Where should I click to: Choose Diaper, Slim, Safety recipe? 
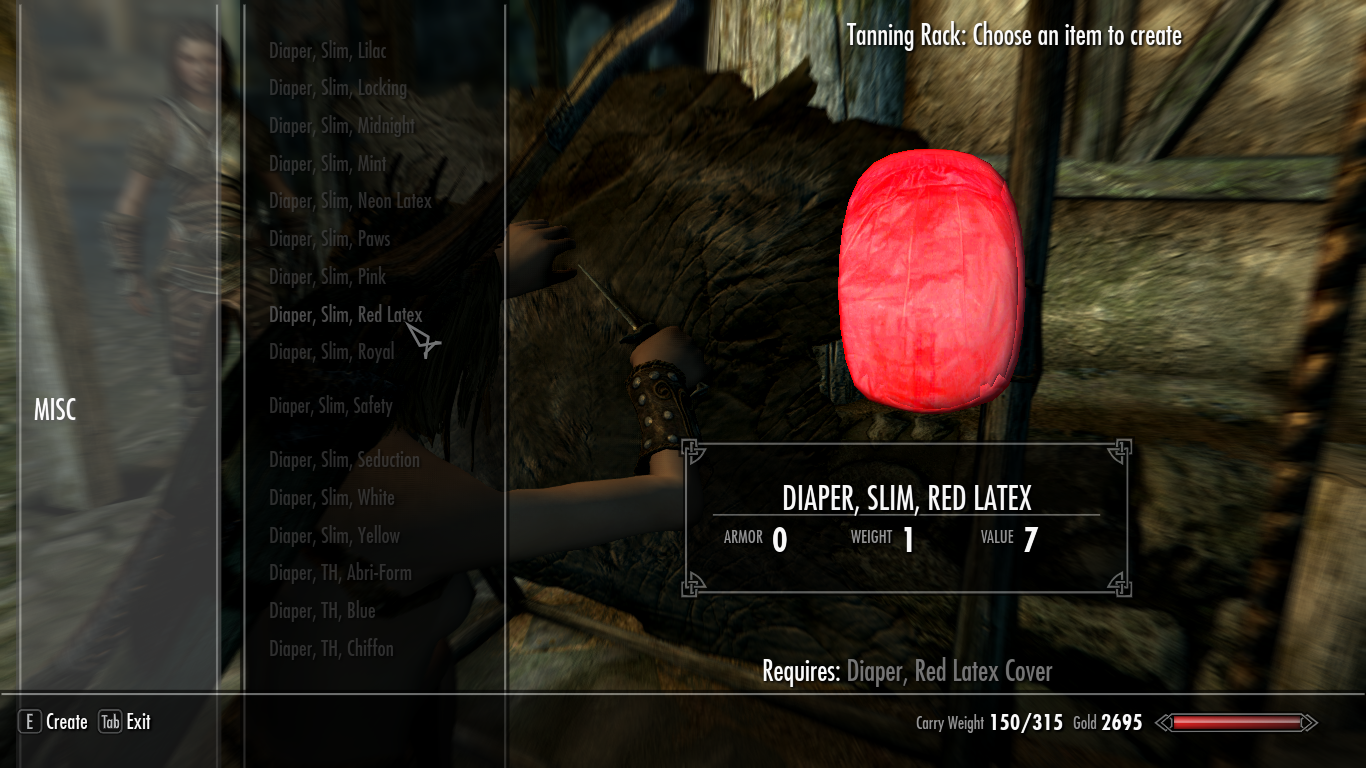click(x=331, y=406)
